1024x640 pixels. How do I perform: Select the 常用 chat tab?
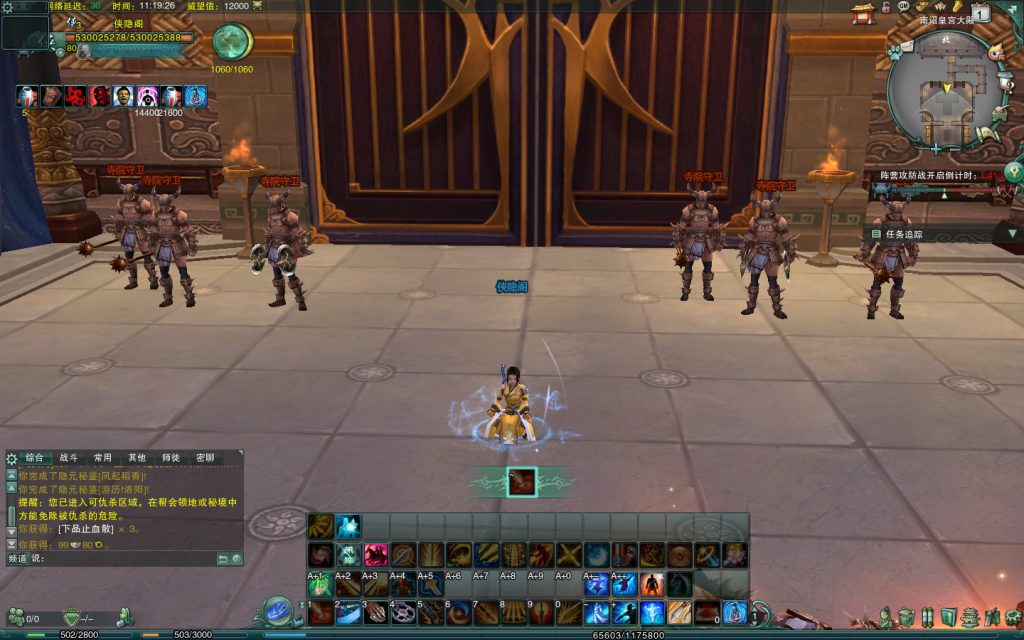click(x=103, y=457)
